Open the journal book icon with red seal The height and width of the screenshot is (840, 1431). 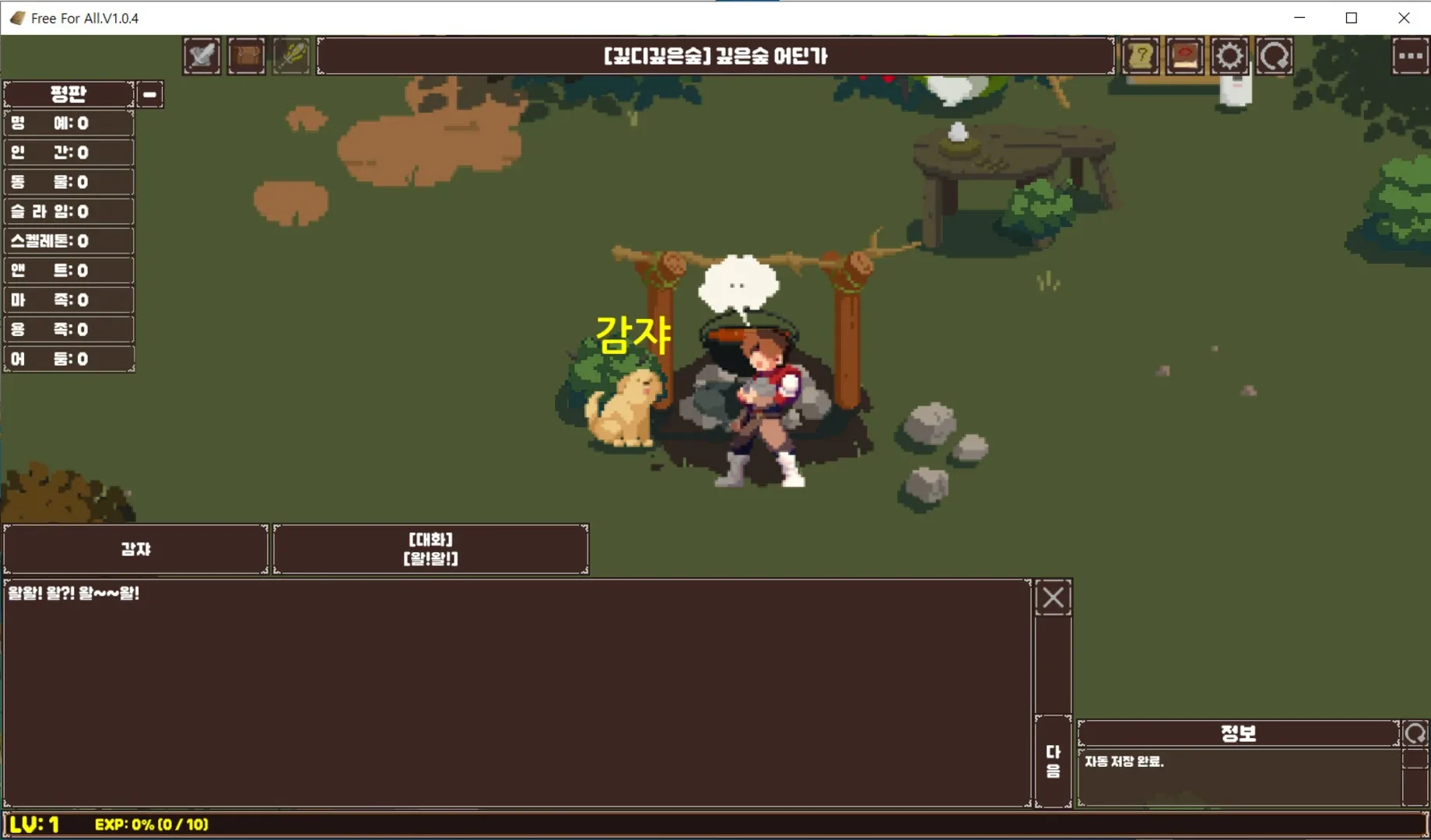coord(1185,55)
